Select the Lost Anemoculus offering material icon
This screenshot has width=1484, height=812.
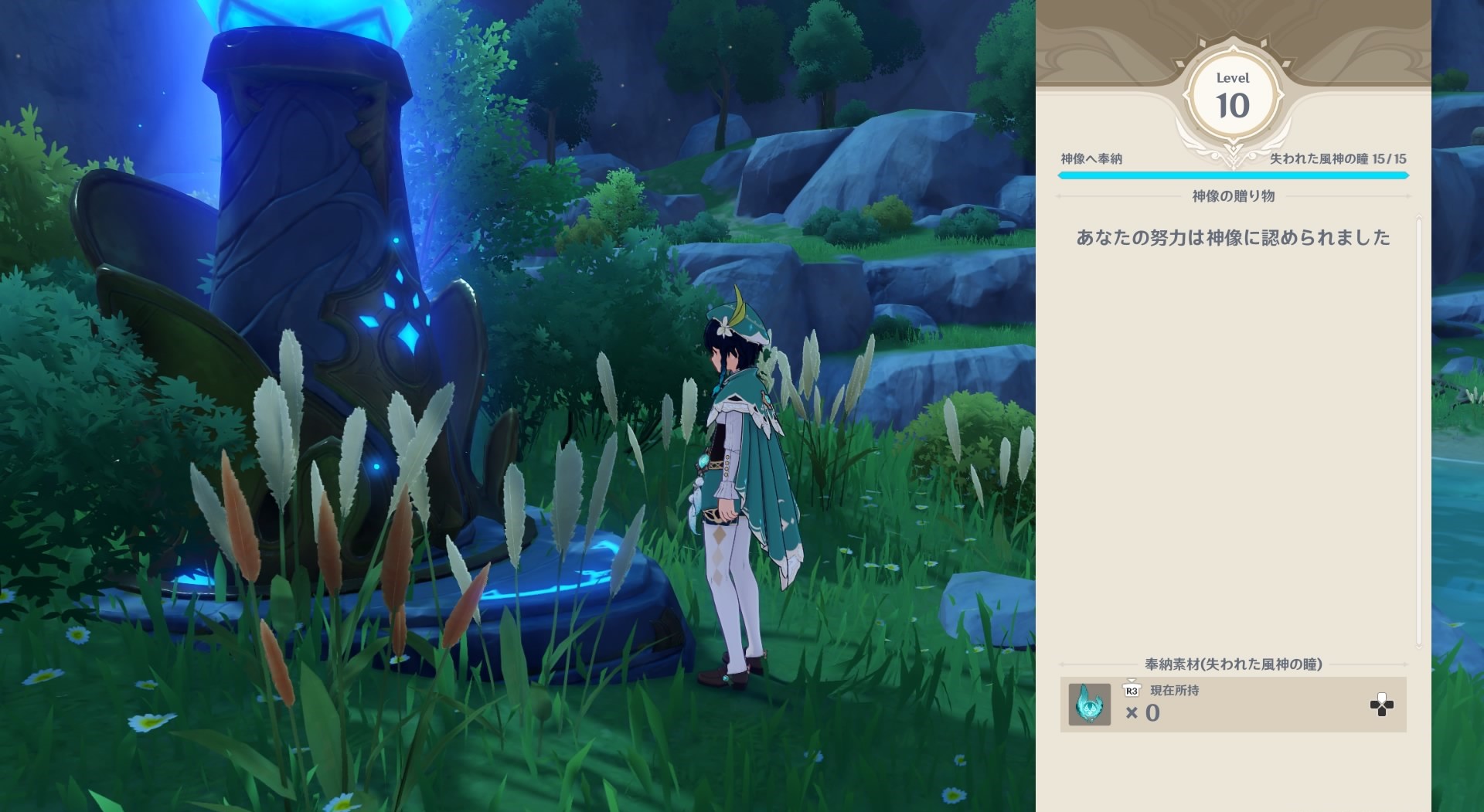1089,704
